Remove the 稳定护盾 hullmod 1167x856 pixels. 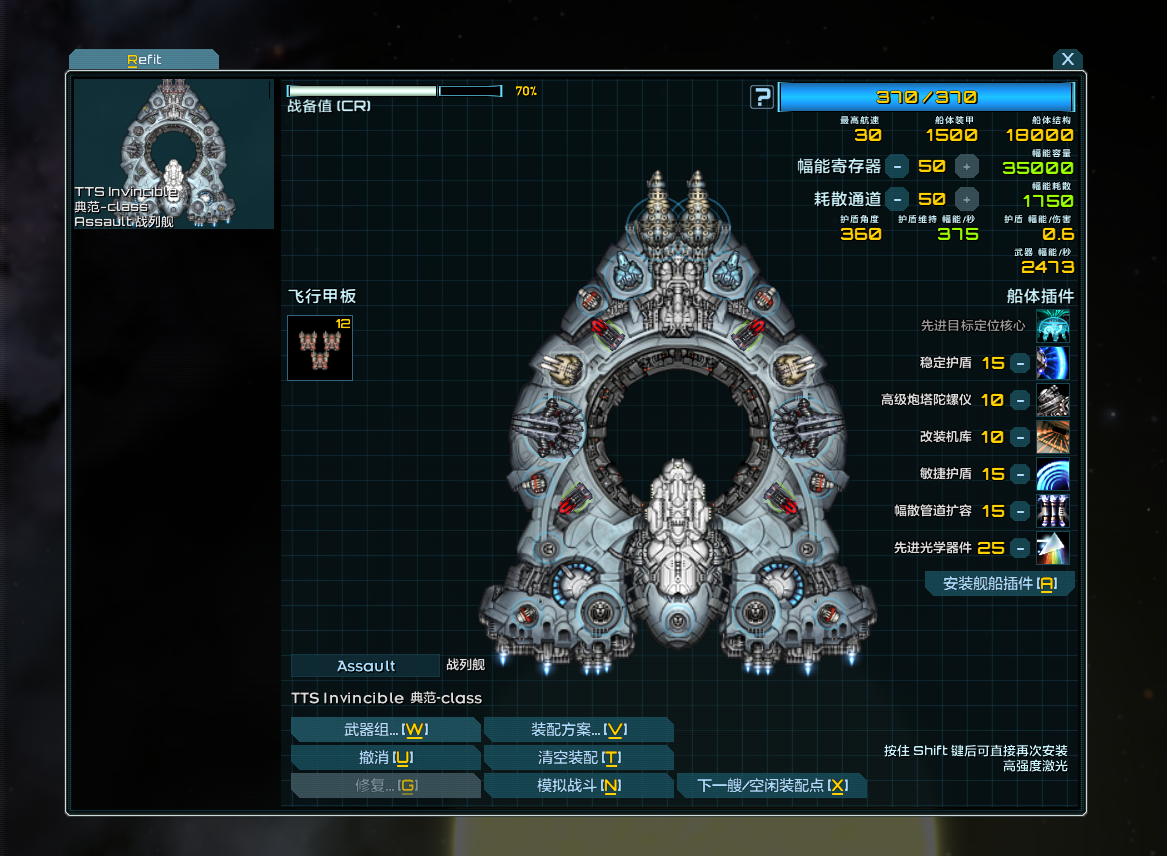click(x=1019, y=363)
